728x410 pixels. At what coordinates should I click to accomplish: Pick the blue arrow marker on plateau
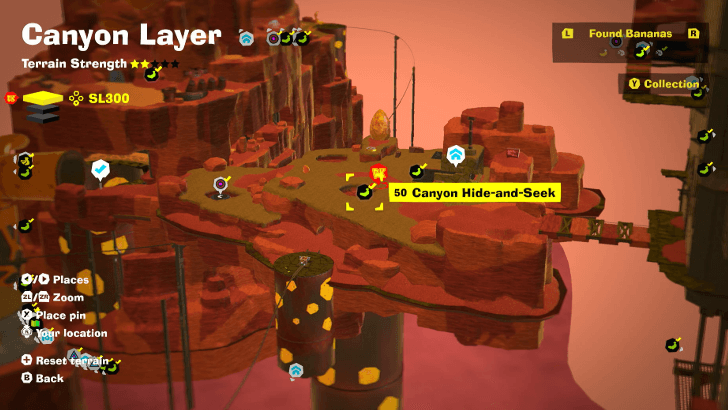[456, 155]
